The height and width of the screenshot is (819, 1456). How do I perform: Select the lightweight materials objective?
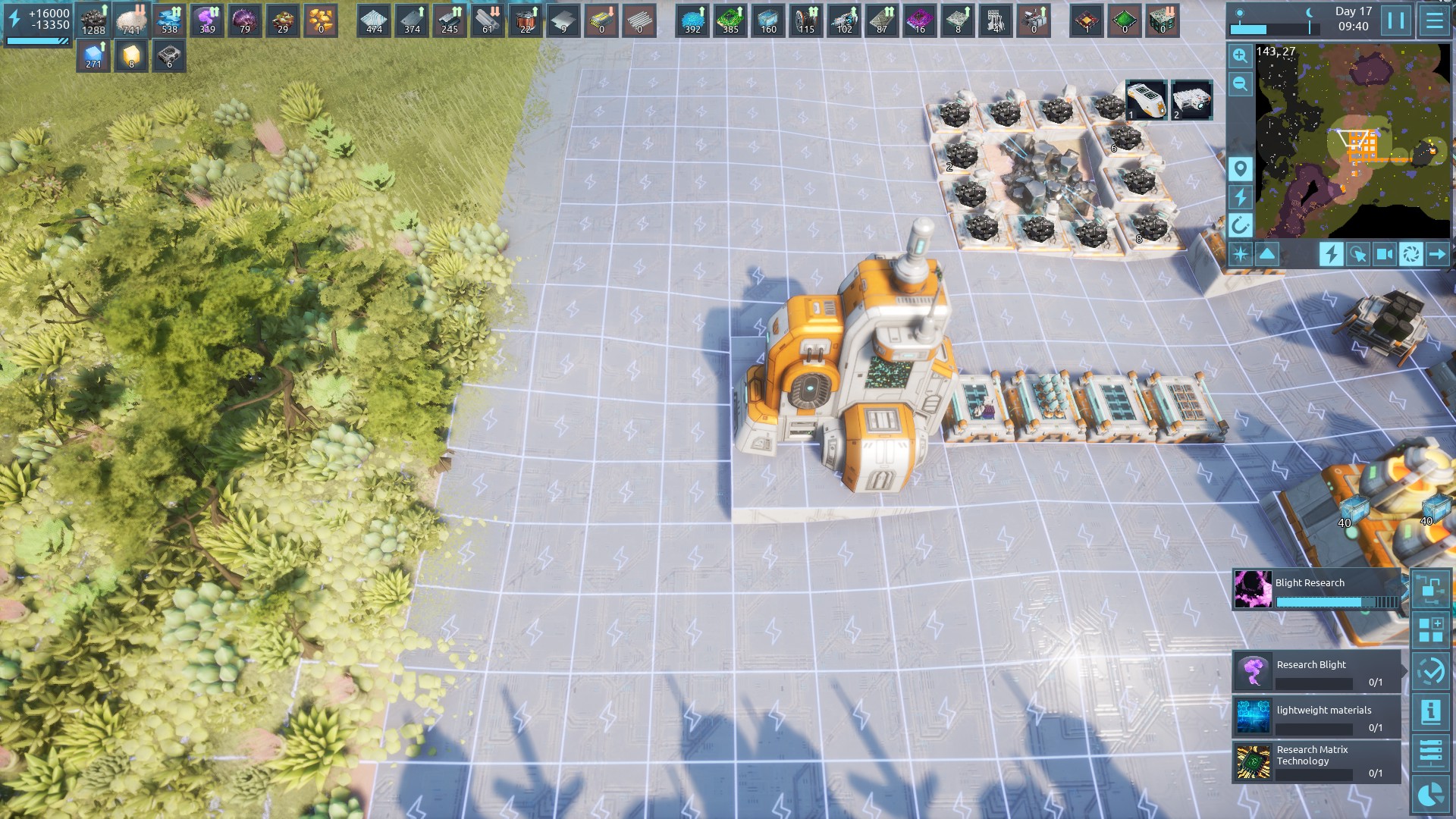coord(1316,717)
